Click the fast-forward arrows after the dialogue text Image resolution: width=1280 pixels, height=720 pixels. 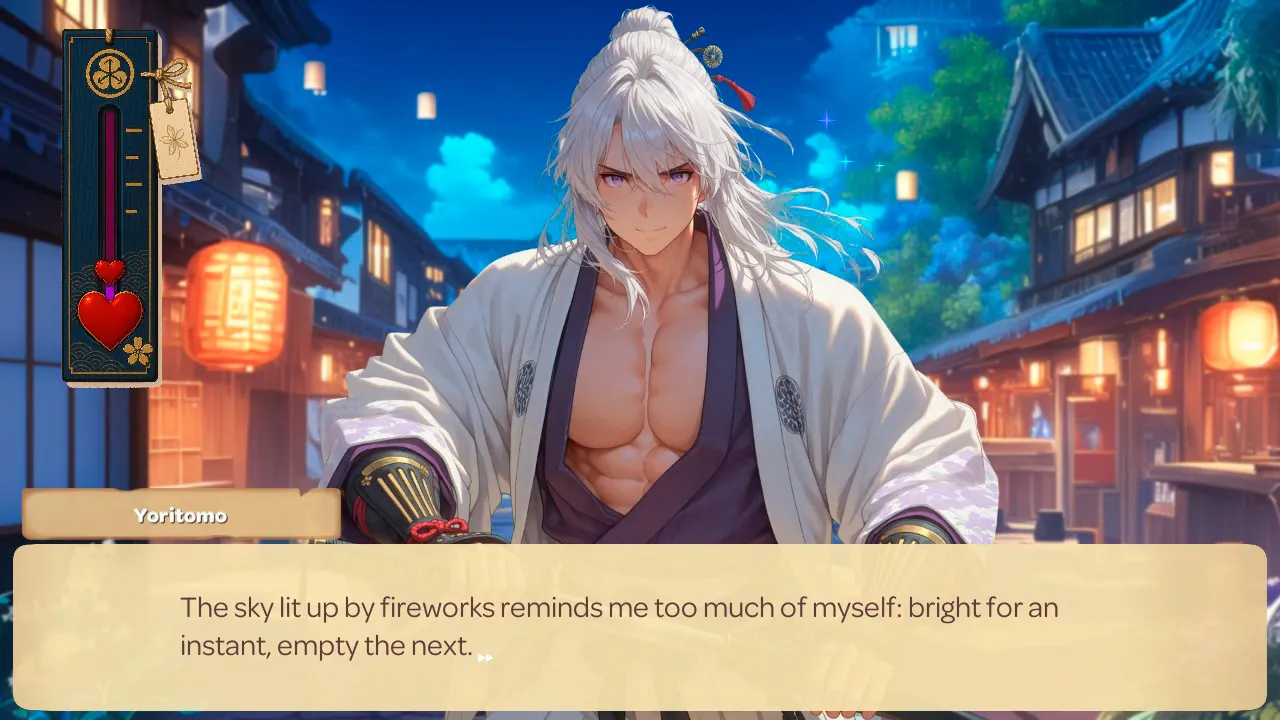484,655
